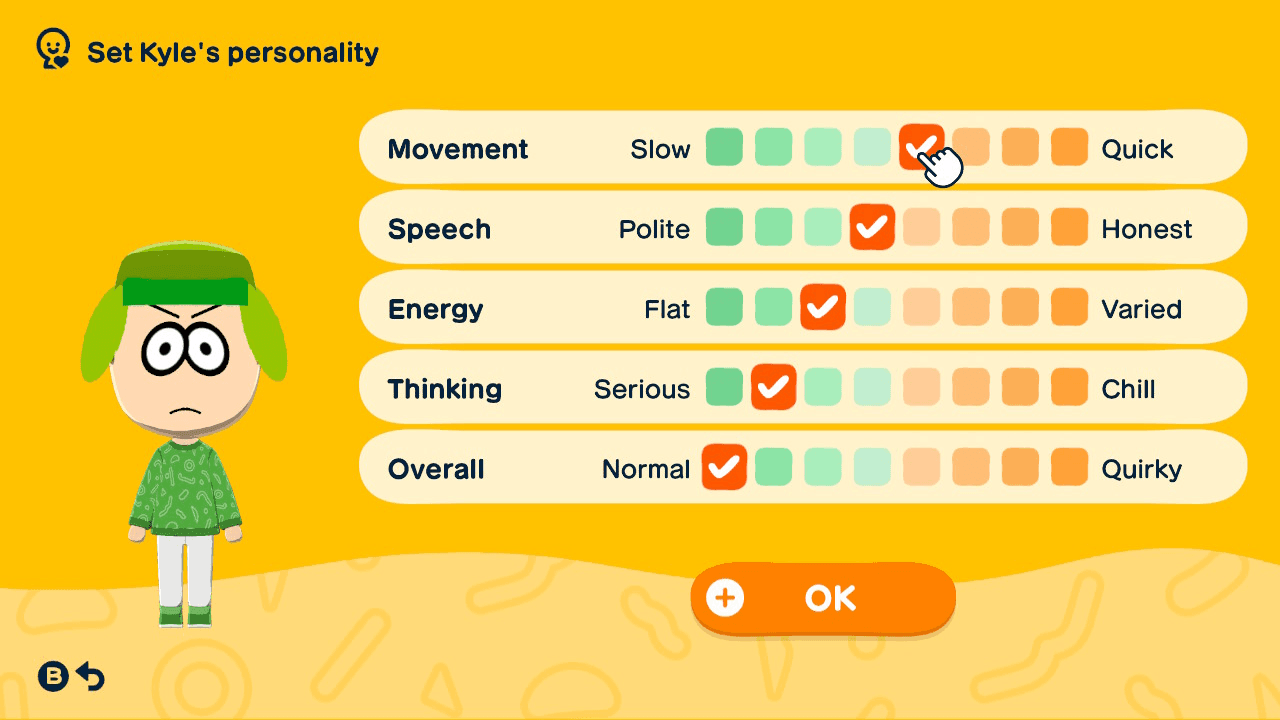Confirm personality settings with OK
Viewport: 1280px width, 720px height.
tap(822, 597)
